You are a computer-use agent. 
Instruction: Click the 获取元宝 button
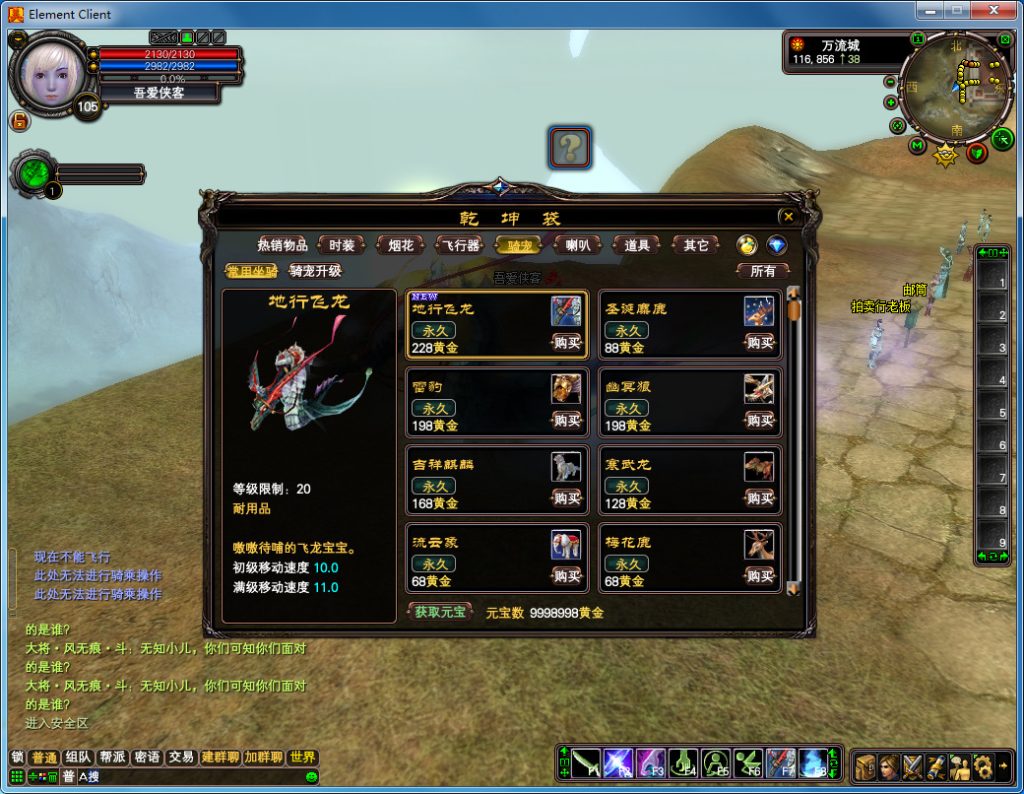[x=441, y=612]
